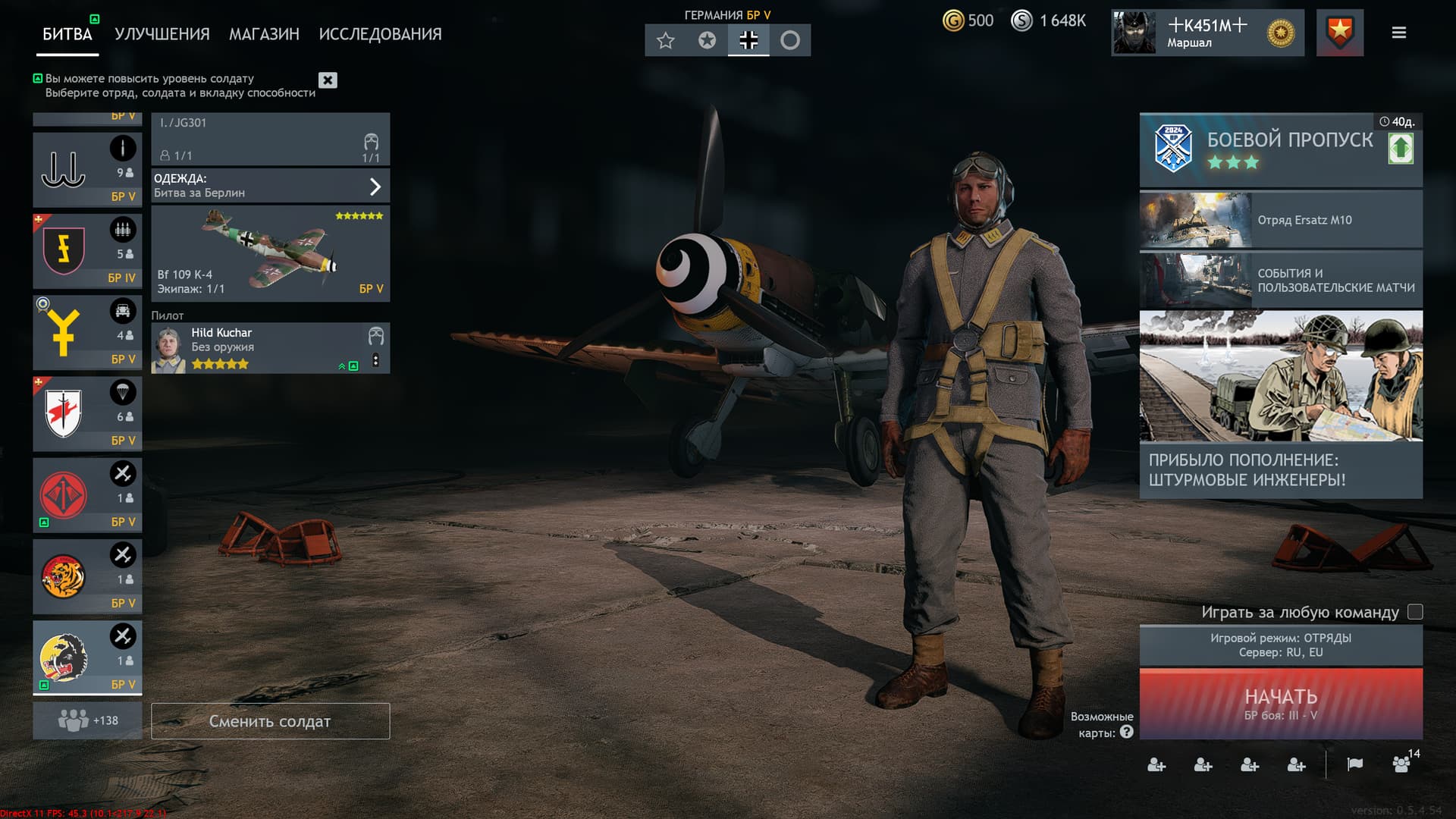
Task: Open the +138 reserve squads button
Action: [87, 720]
